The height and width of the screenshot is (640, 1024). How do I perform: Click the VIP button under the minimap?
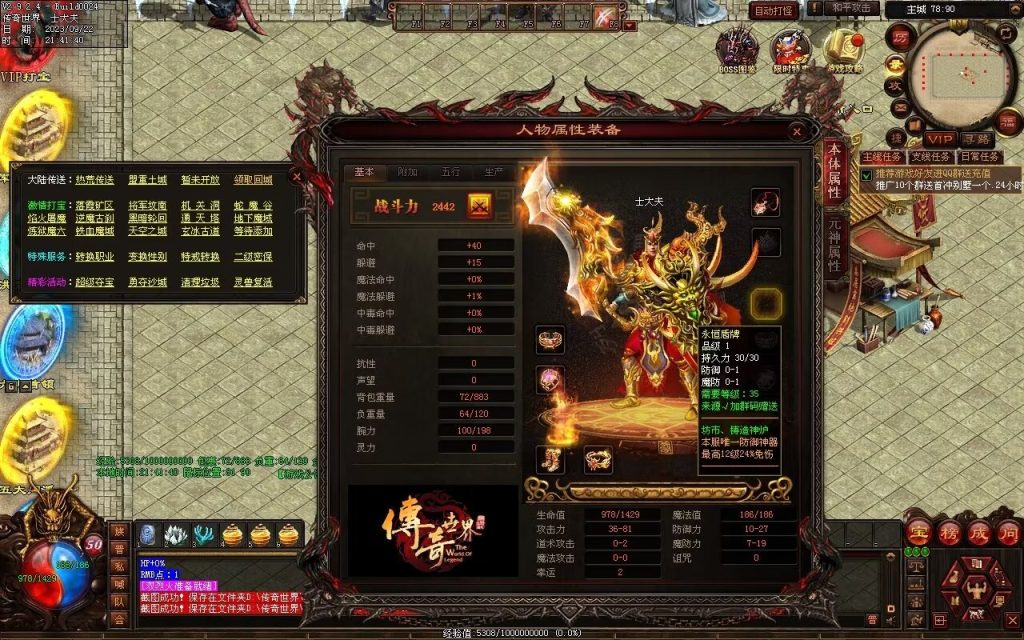click(x=938, y=139)
